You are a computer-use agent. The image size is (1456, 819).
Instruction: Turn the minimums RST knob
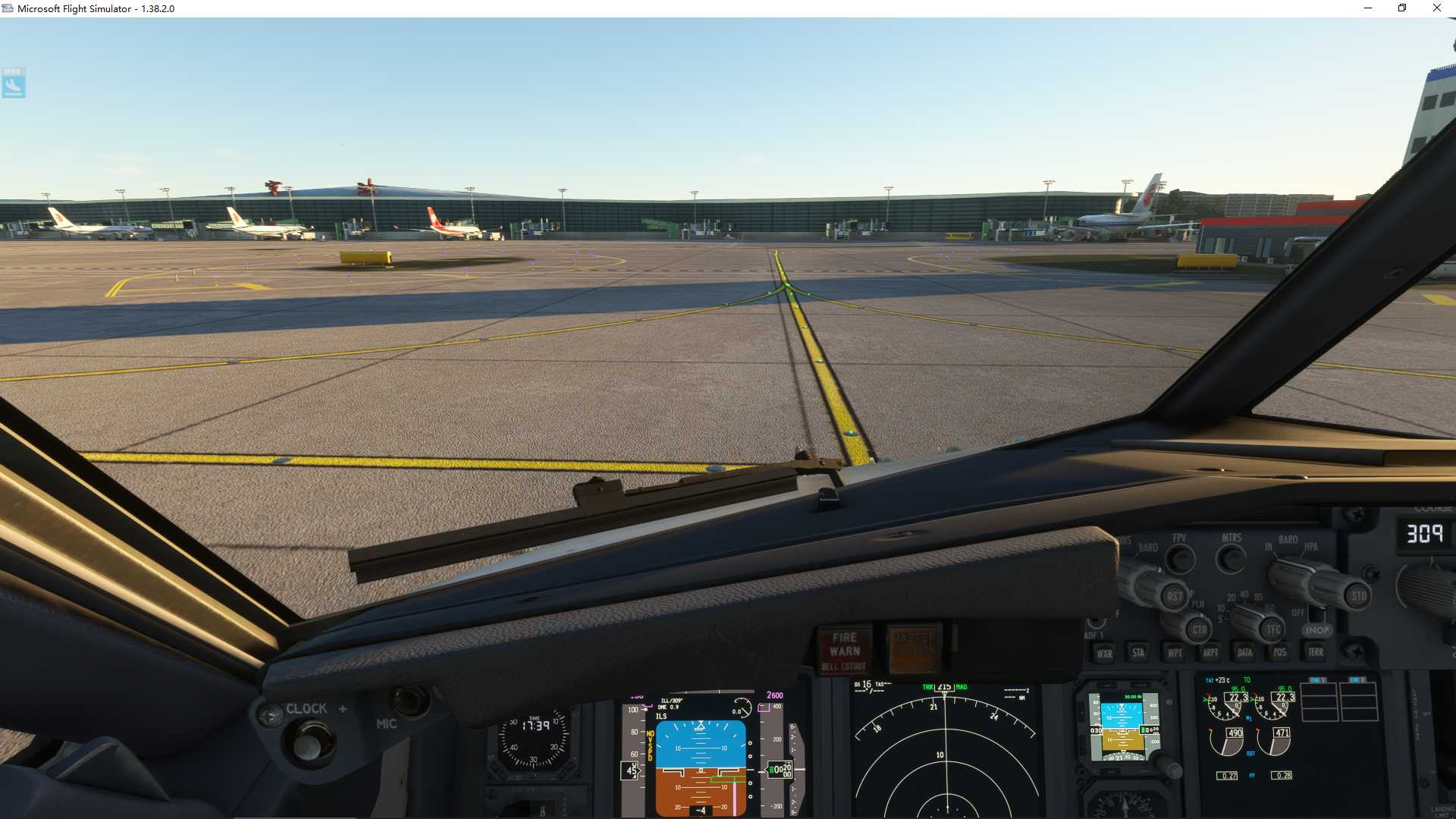pyautogui.click(x=1175, y=597)
